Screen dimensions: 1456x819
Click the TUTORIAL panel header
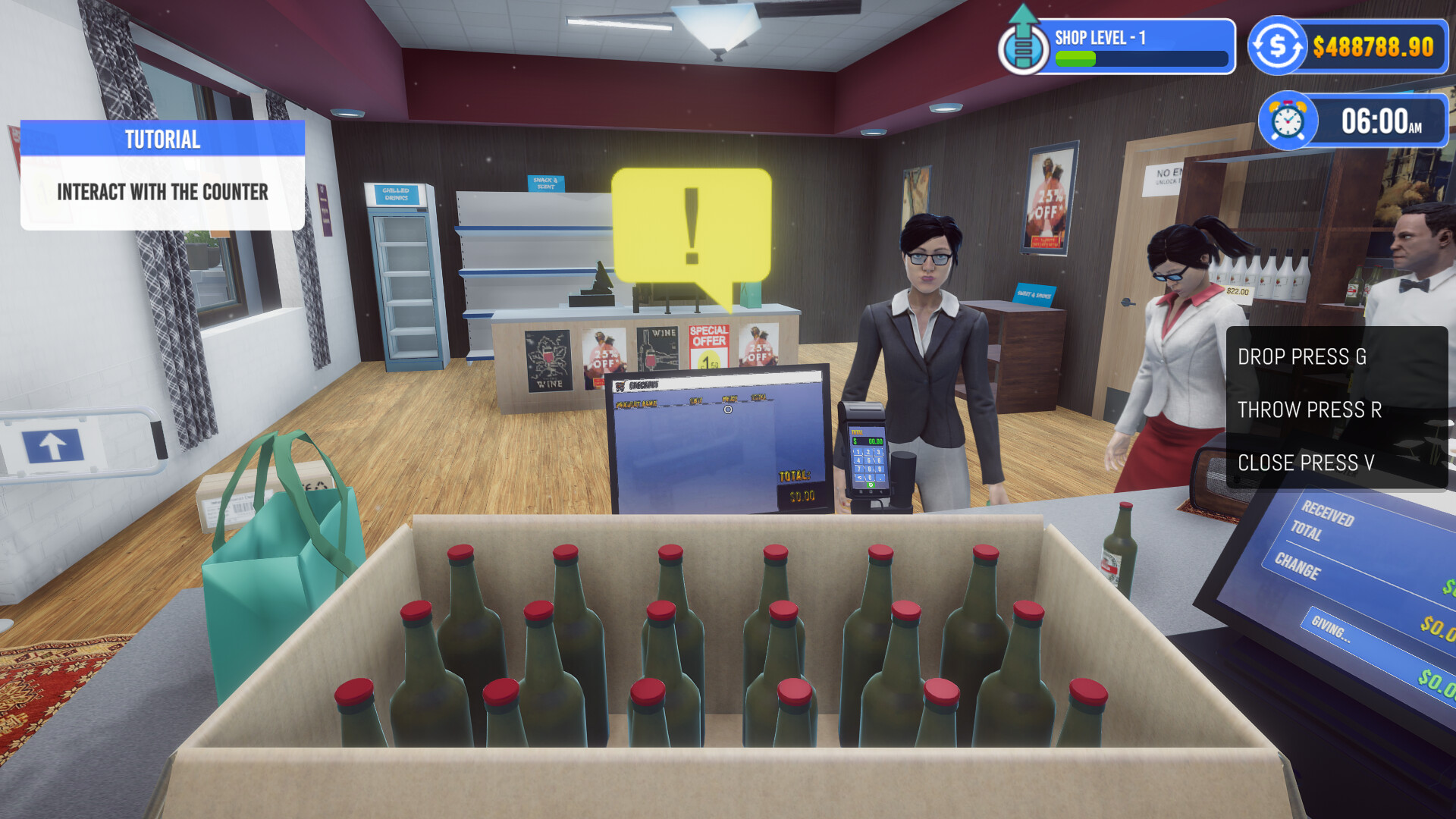click(162, 139)
